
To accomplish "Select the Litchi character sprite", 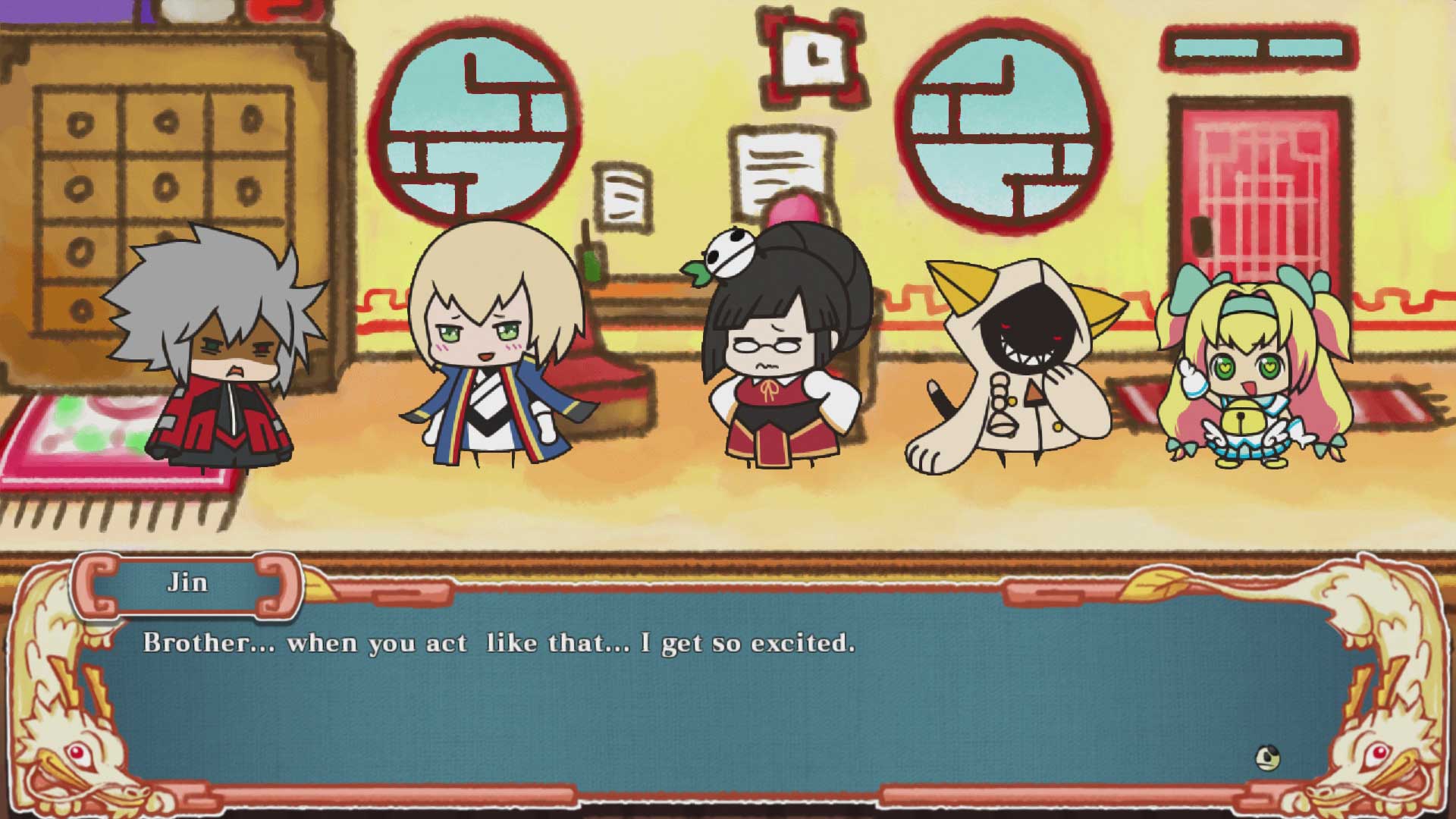I will pyautogui.click(x=781, y=356).
